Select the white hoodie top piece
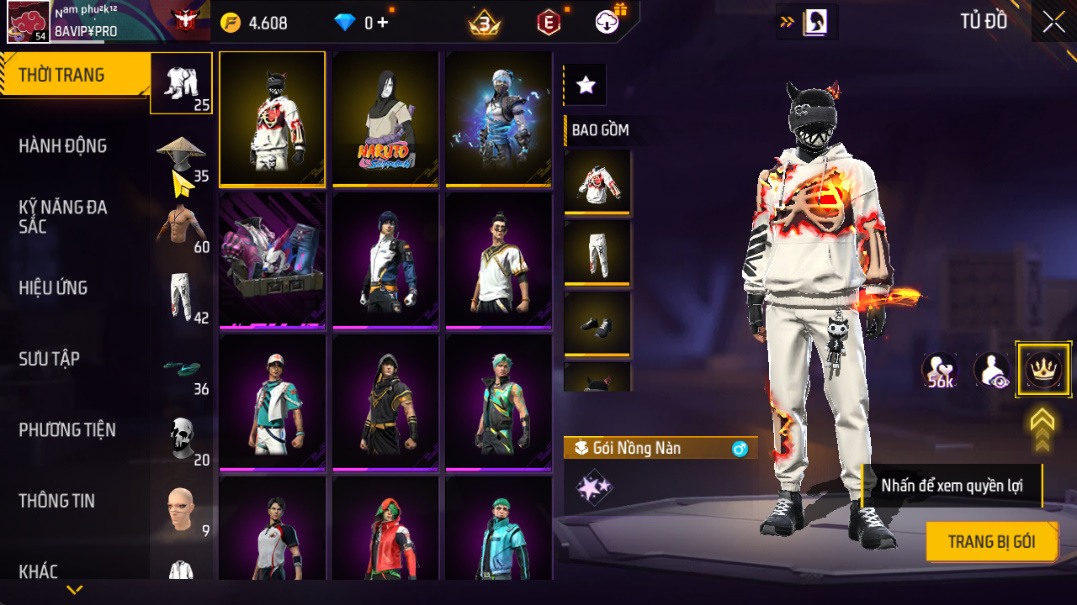The height and width of the screenshot is (605, 1077). click(x=597, y=180)
